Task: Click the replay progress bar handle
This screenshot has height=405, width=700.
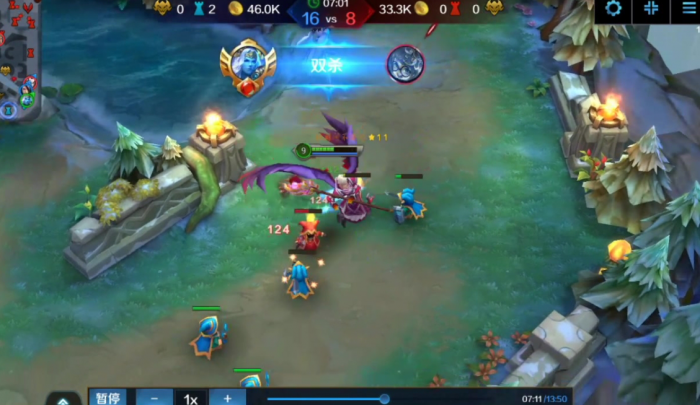Action: (x=384, y=399)
